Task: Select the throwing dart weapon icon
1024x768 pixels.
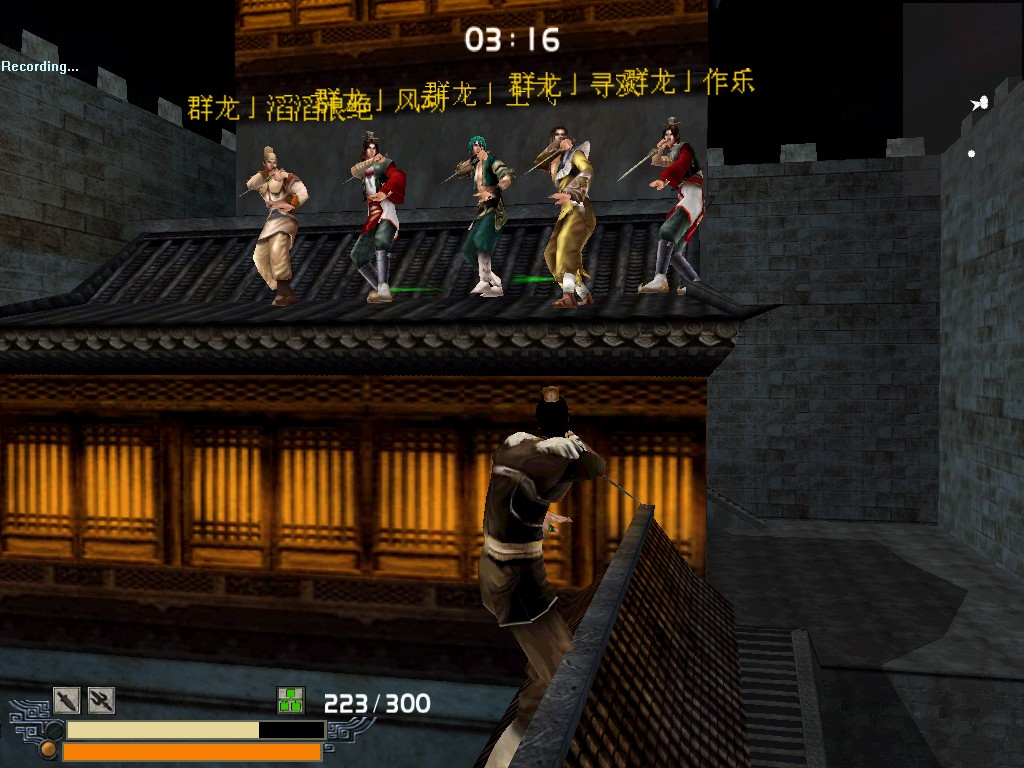Action: coord(66,699)
